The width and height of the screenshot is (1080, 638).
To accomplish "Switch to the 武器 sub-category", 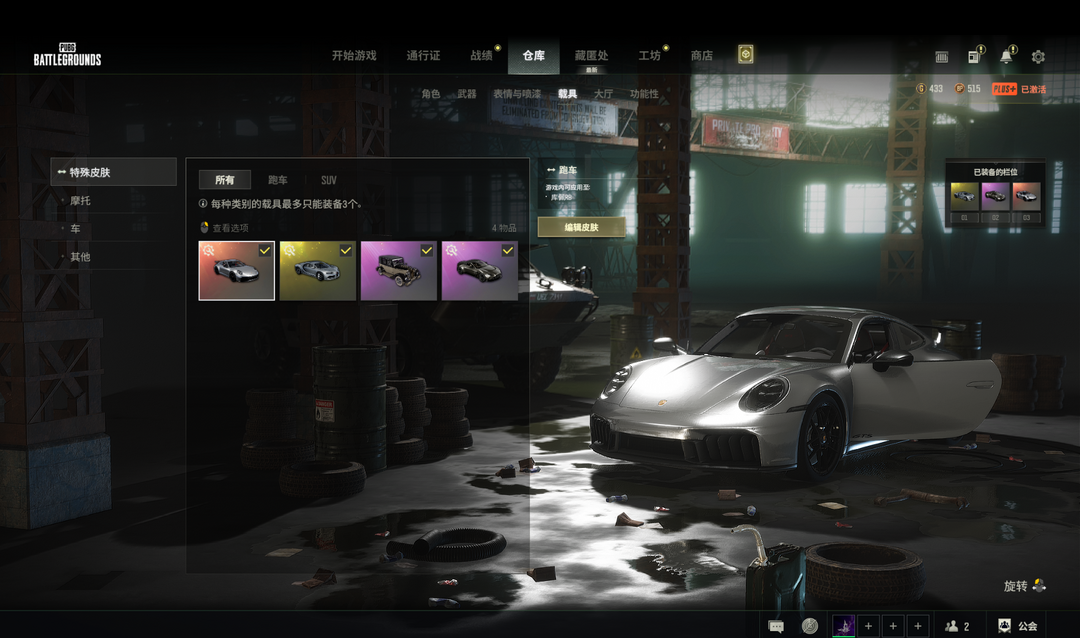I will coord(466,94).
